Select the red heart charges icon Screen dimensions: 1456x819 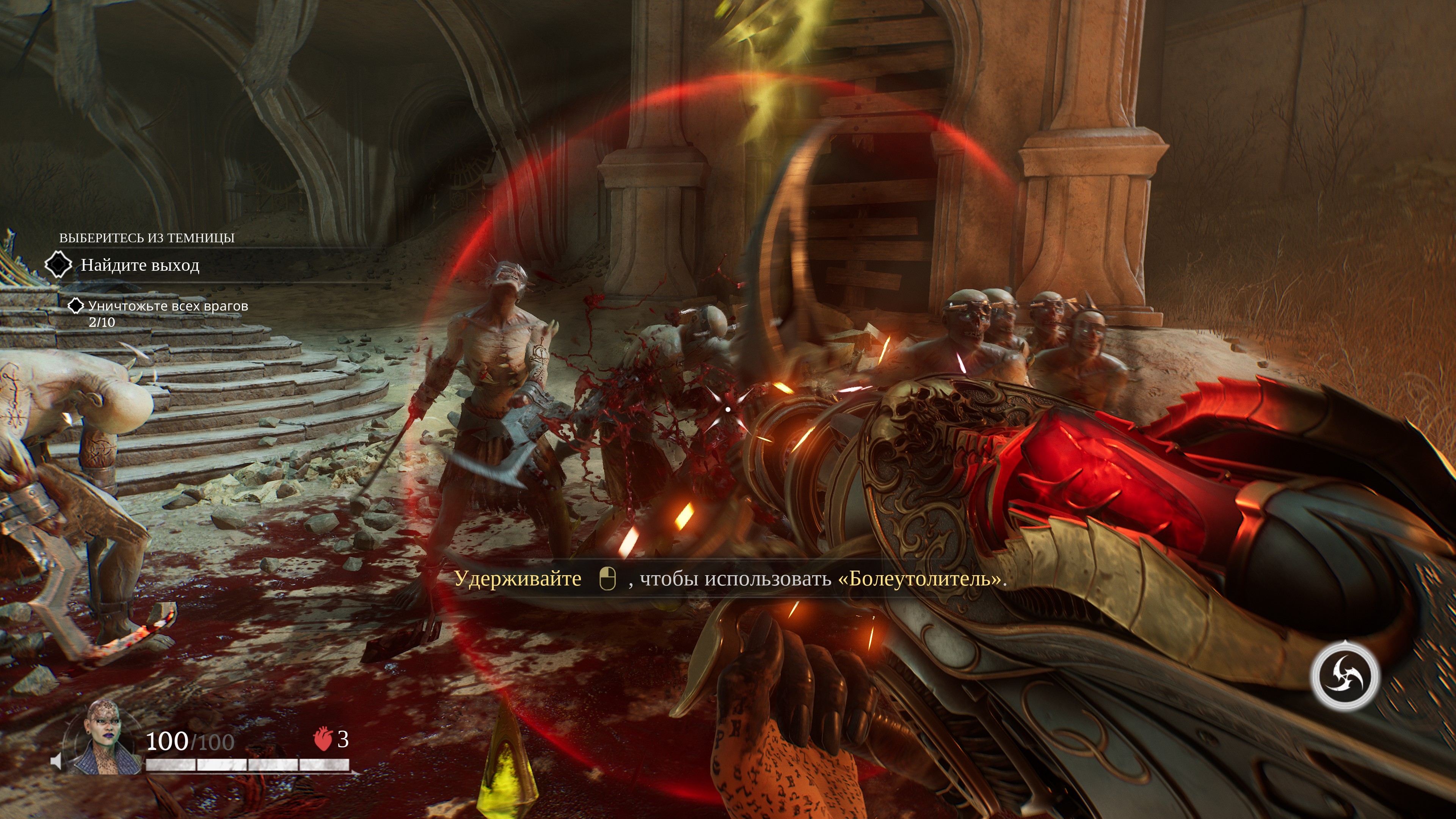(x=323, y=739)
